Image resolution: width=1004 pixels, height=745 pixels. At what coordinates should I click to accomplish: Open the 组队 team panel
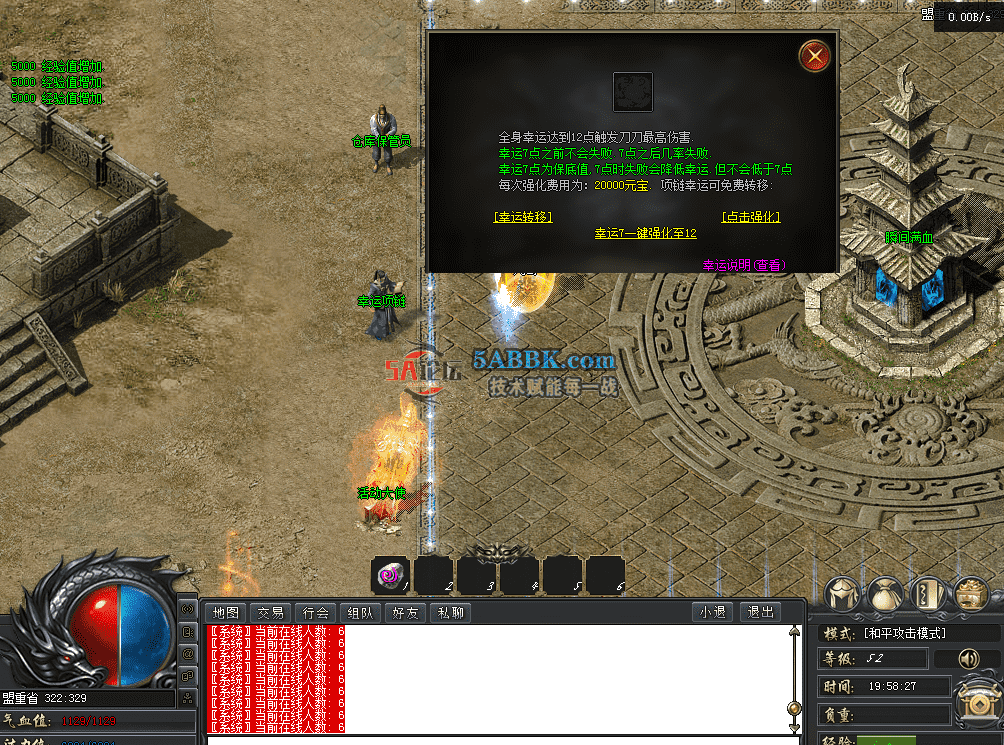(x=360, y=612)
